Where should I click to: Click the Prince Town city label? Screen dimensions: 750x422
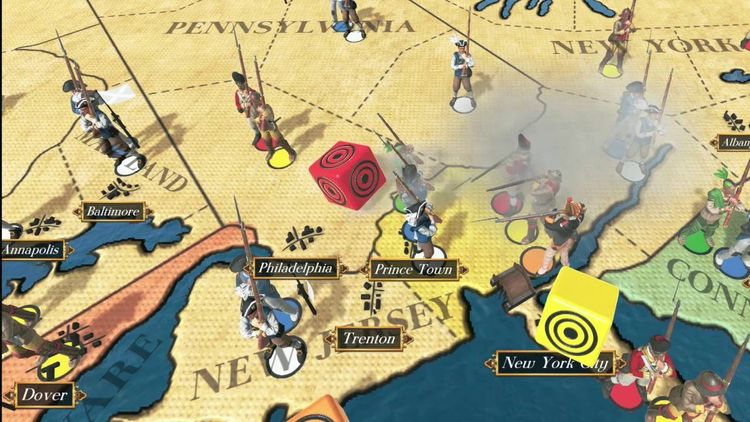(414, 269)
